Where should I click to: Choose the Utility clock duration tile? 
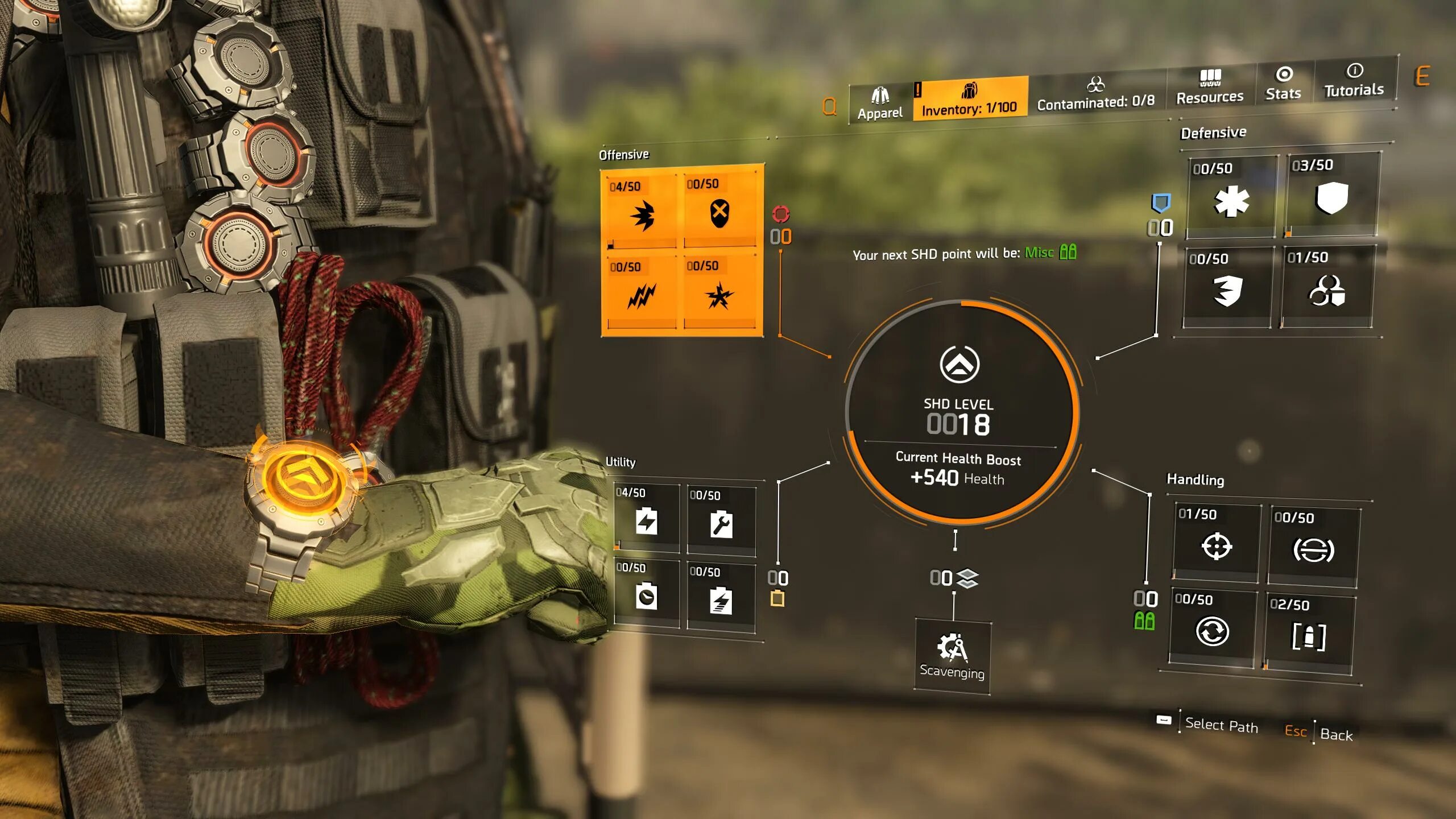click(647, 594)
